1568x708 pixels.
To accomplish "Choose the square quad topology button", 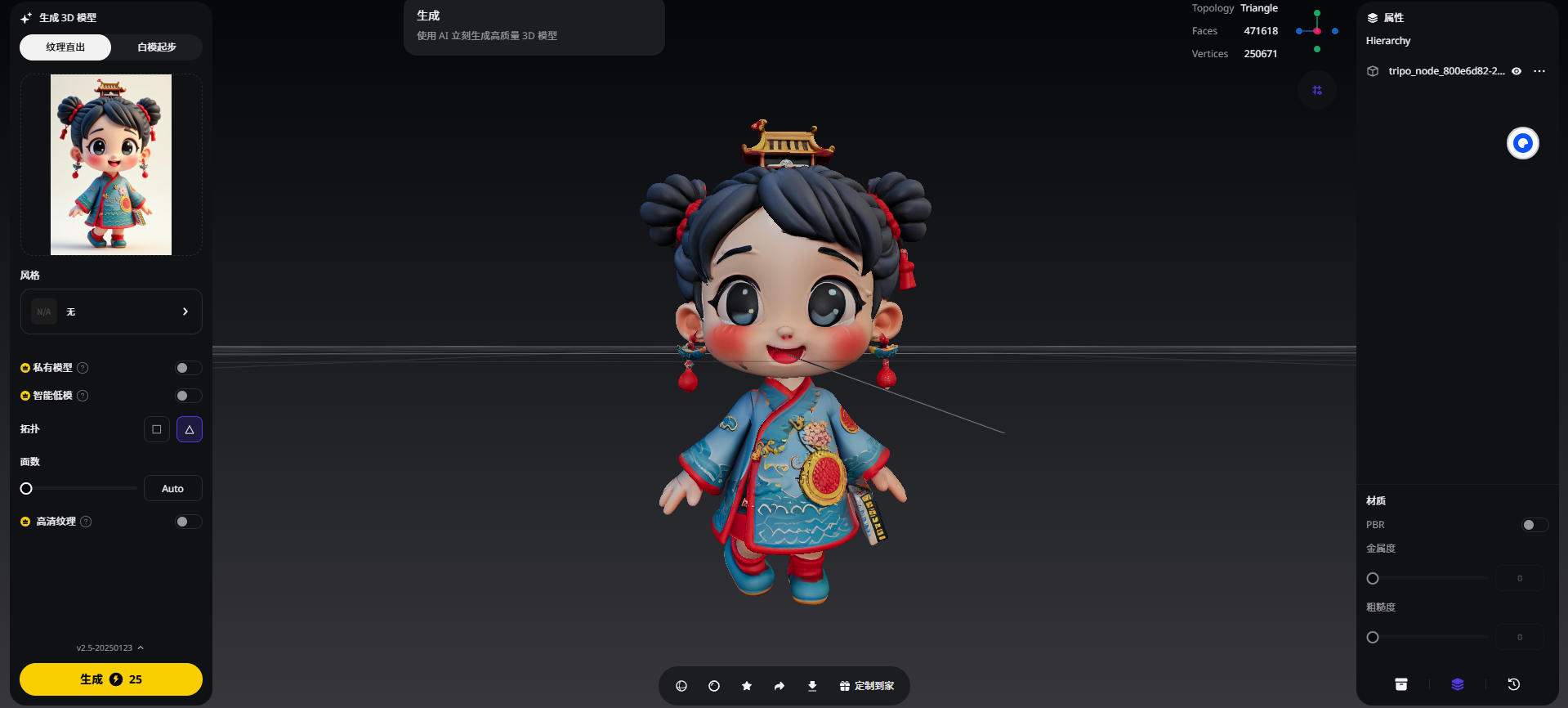I will tap(157, 429).
